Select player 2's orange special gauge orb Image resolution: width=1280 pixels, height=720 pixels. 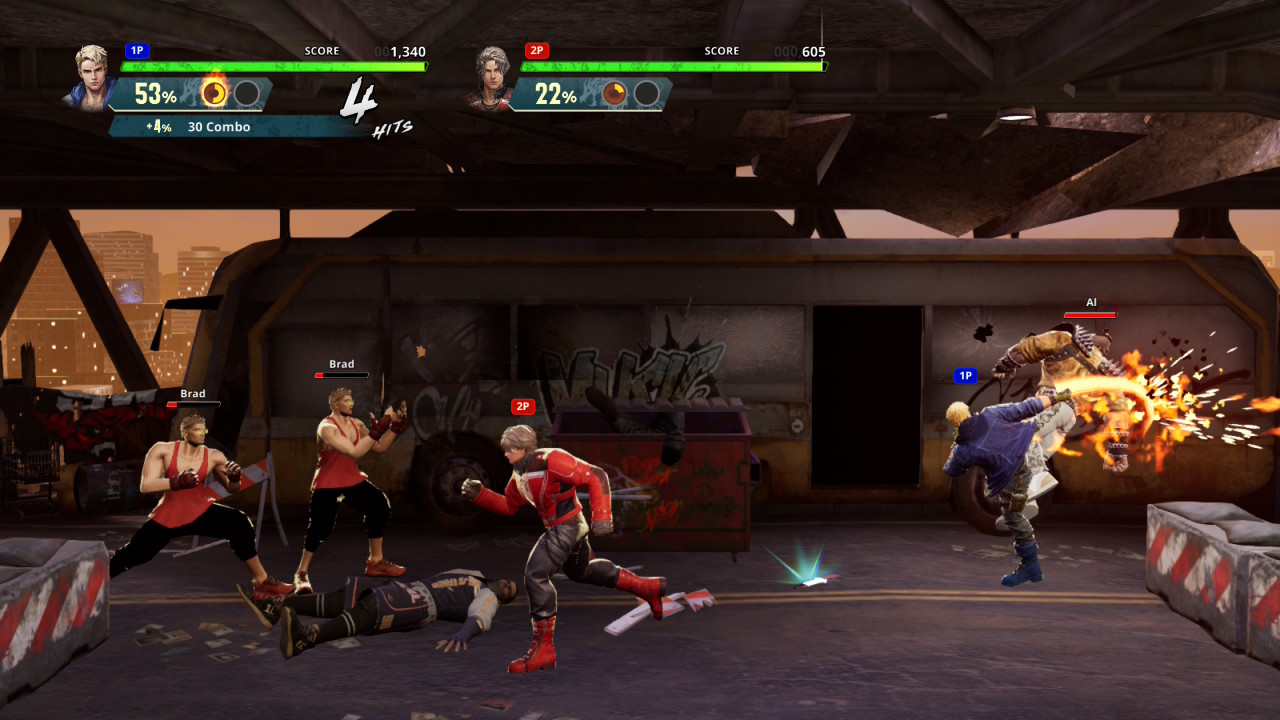coord(614,94)
